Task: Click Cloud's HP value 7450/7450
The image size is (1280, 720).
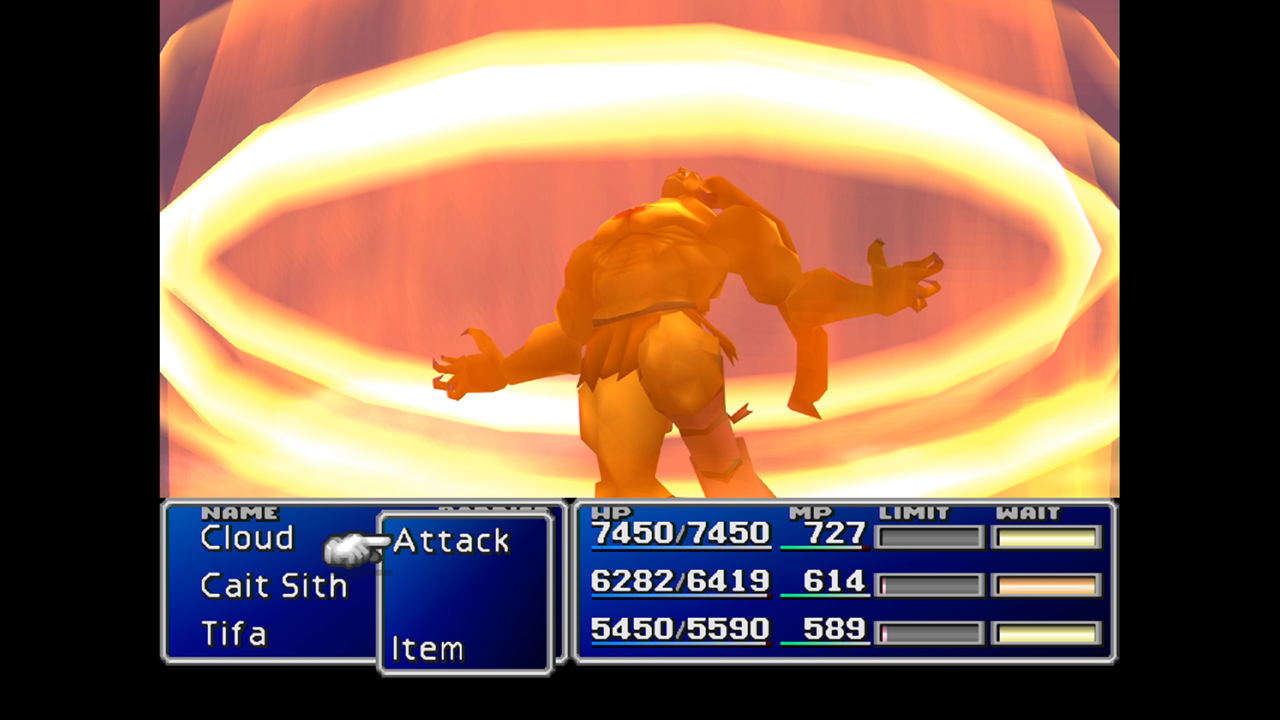Action: [x=679, y=535]
